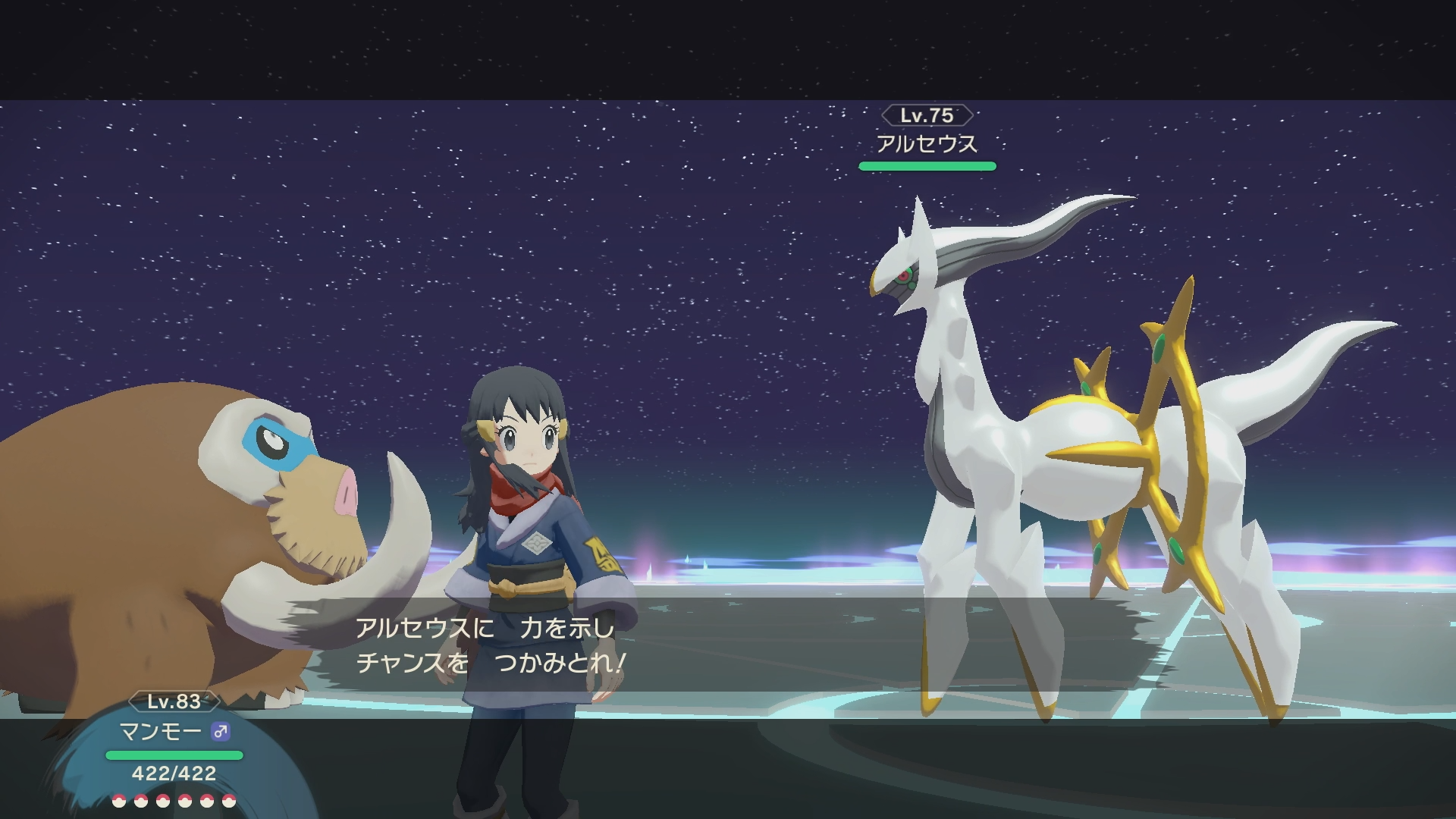Advance the Arceus battle dialogue message
Image resolution: width=1456 pixels, height=819 pixels.
(490, 645)
